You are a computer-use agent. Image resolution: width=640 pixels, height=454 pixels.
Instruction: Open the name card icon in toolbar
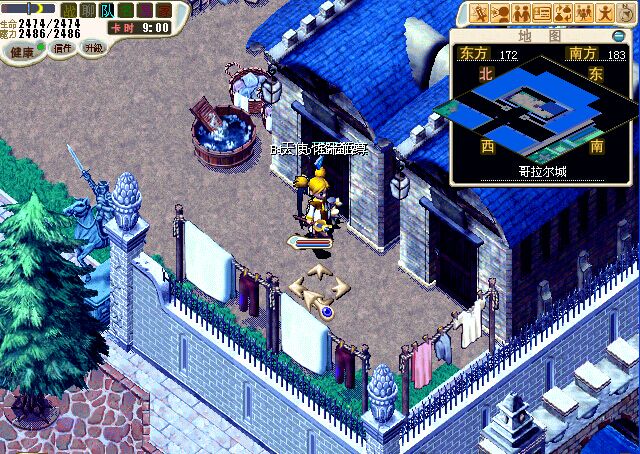point(542,14)
